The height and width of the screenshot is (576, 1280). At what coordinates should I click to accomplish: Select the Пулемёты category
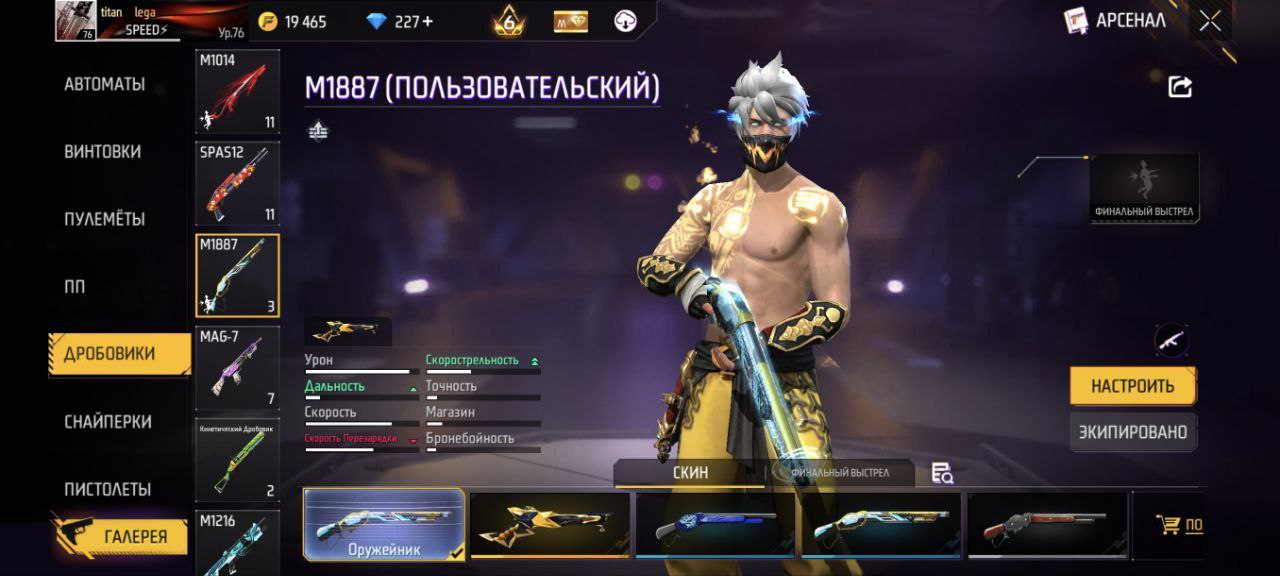[105, 219]
